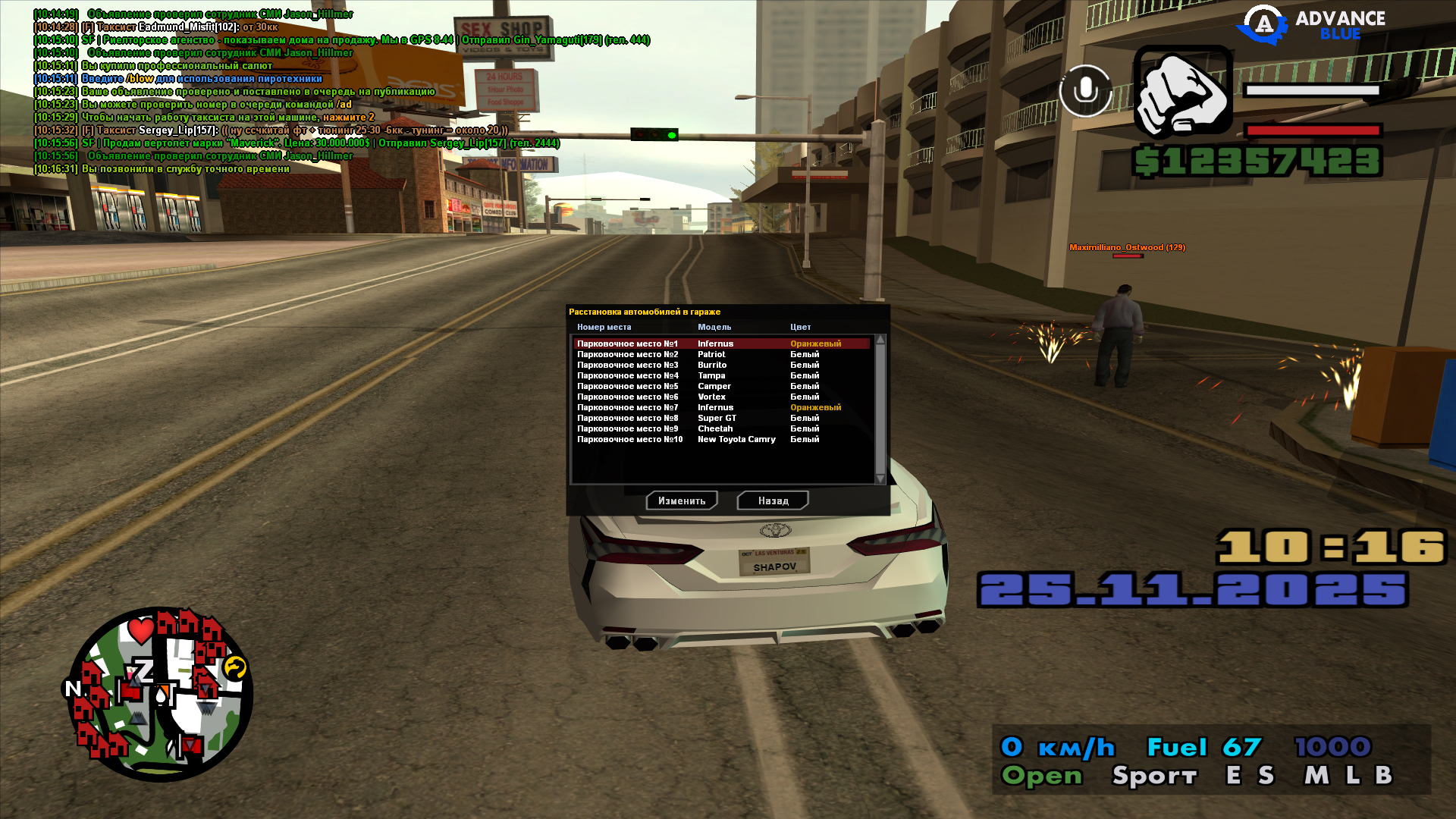Choose the Patriot row in the garage list
Viewport: 1456px width, 819px height.
(720, 354)
